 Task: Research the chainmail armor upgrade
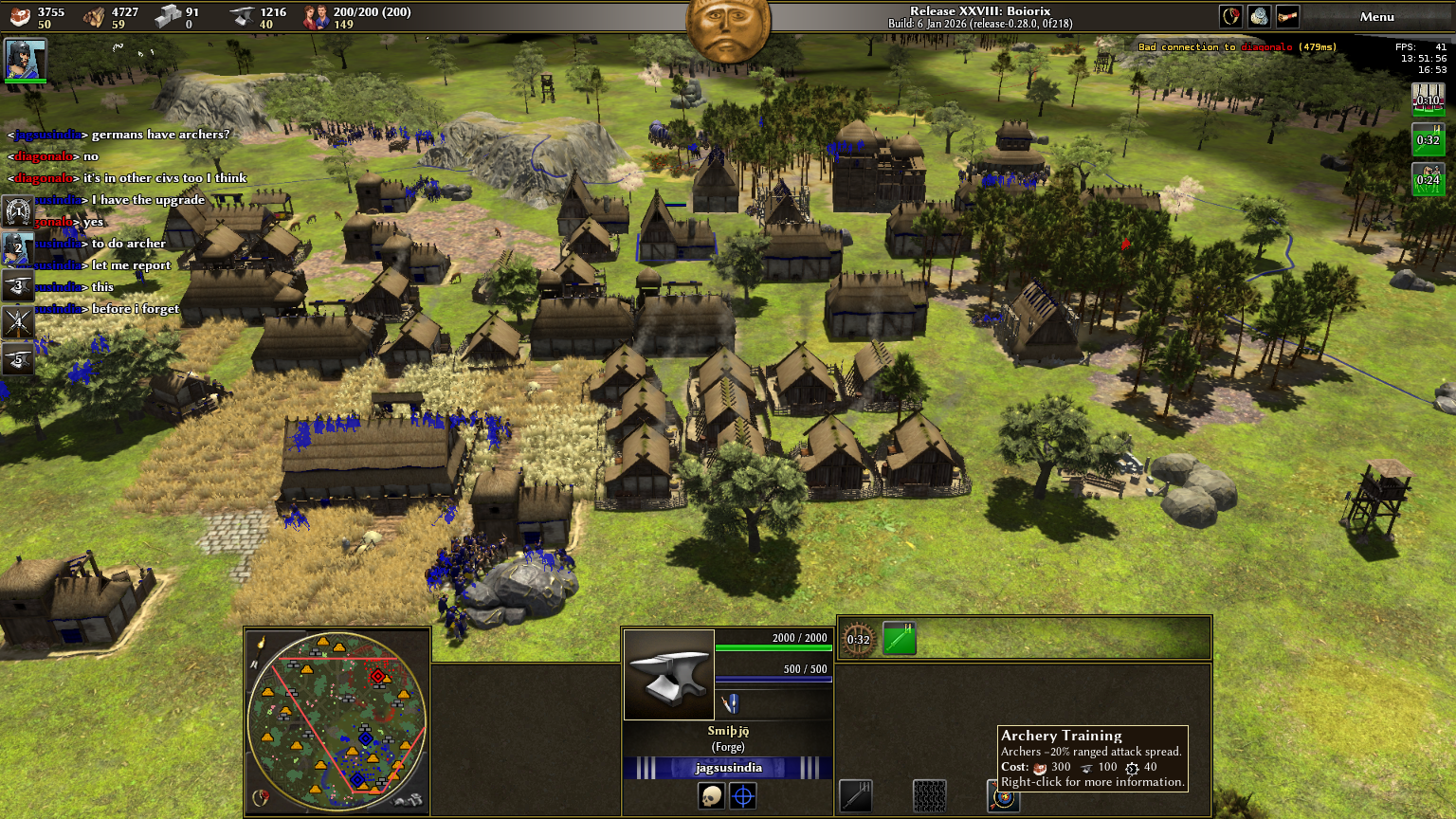click(929, 796)
